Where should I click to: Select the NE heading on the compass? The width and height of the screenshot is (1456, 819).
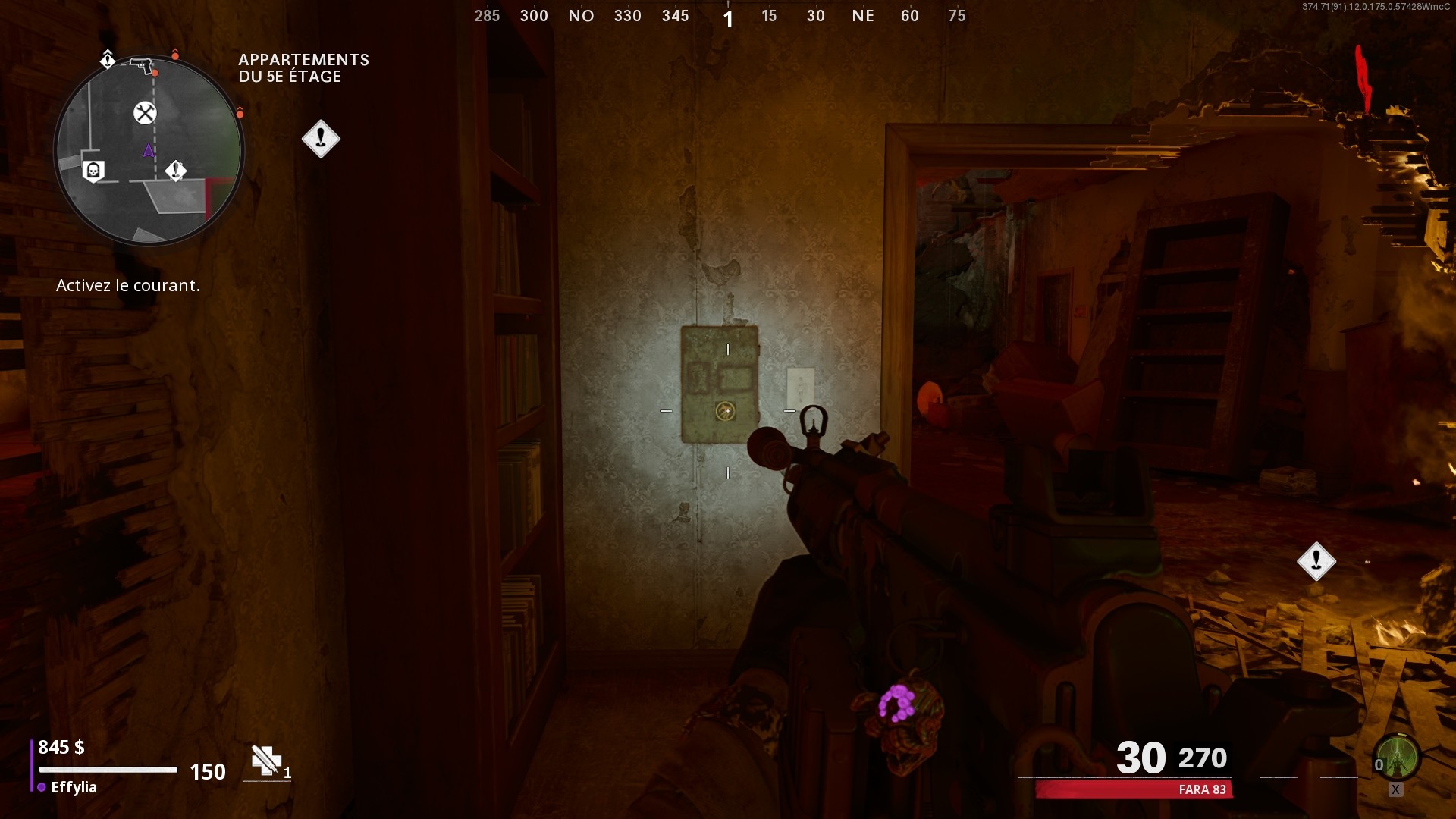coord(864,15)
